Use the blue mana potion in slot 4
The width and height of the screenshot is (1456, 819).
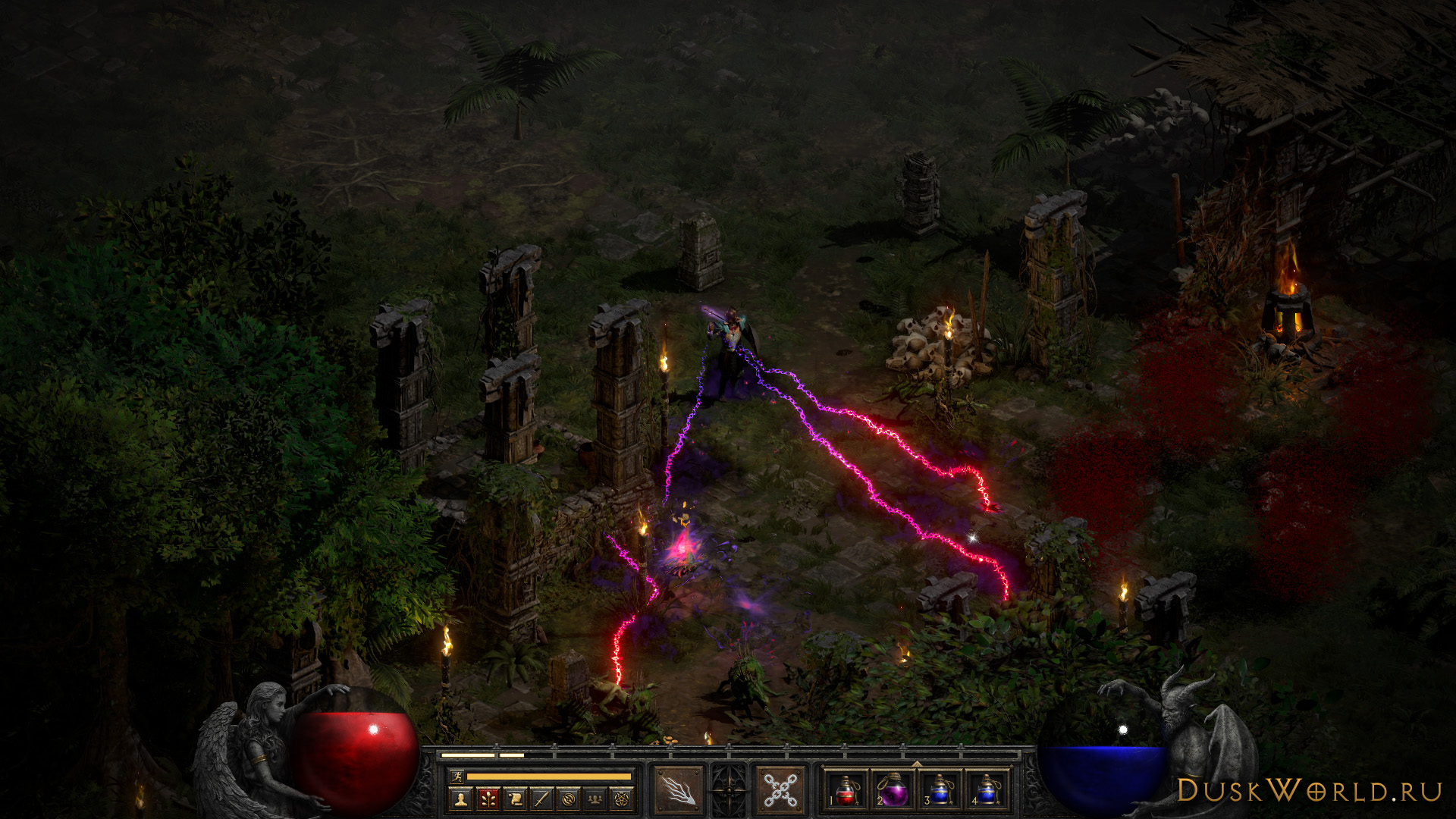[x=987, y=790]
